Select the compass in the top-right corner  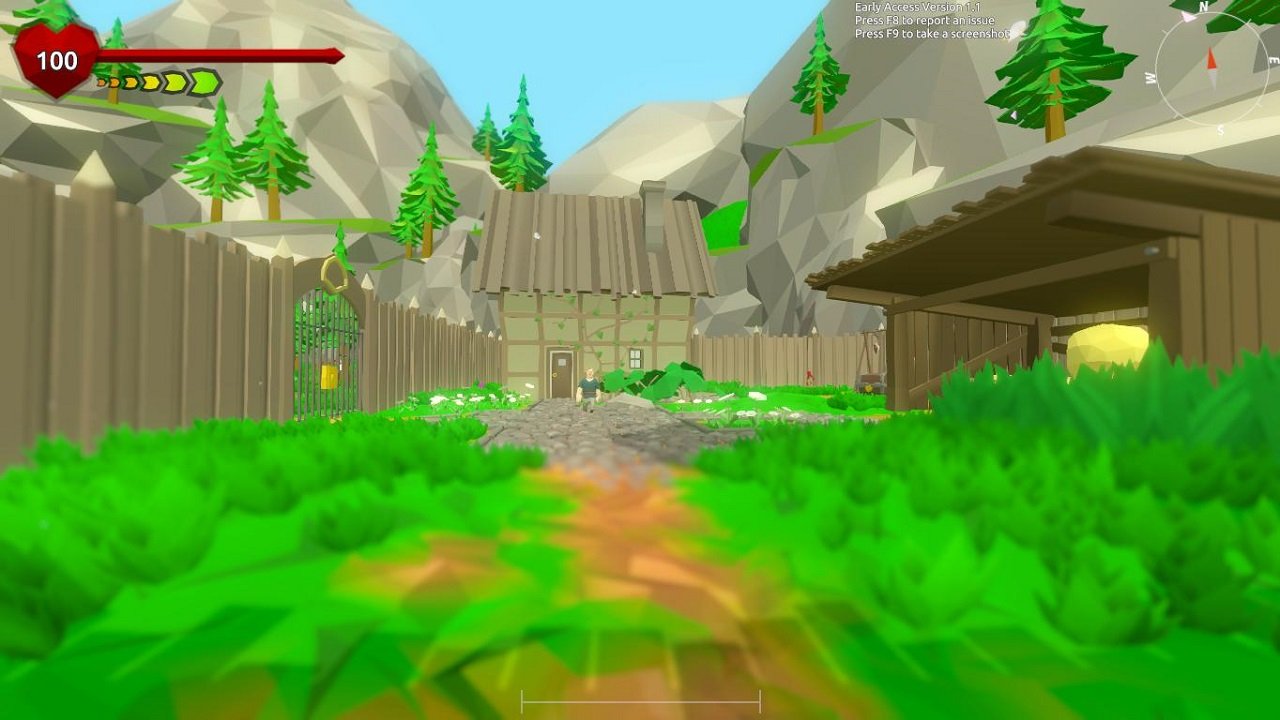click(x=1212, y=70)
